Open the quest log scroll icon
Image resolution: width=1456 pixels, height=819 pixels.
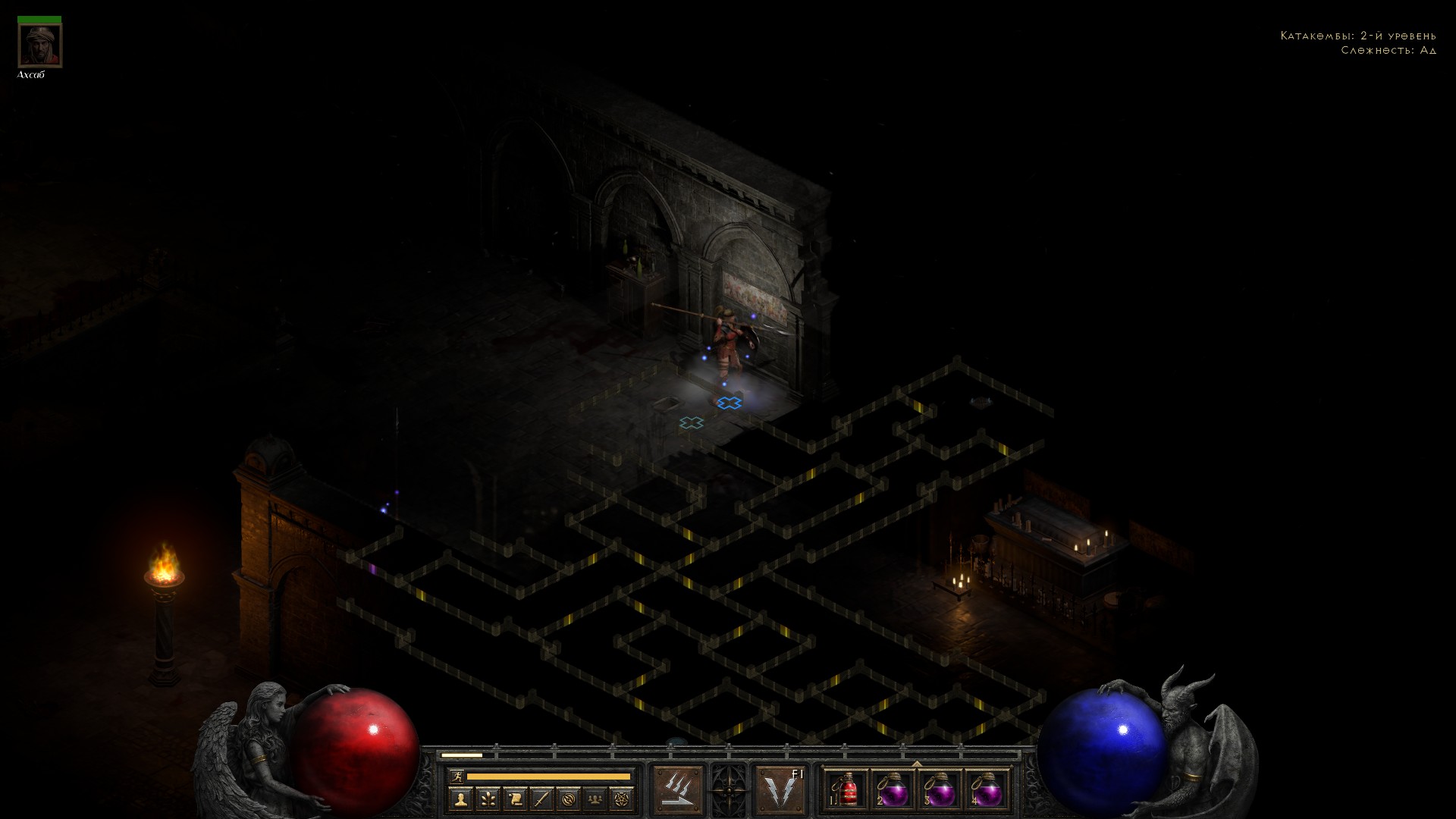pos(515,799)
